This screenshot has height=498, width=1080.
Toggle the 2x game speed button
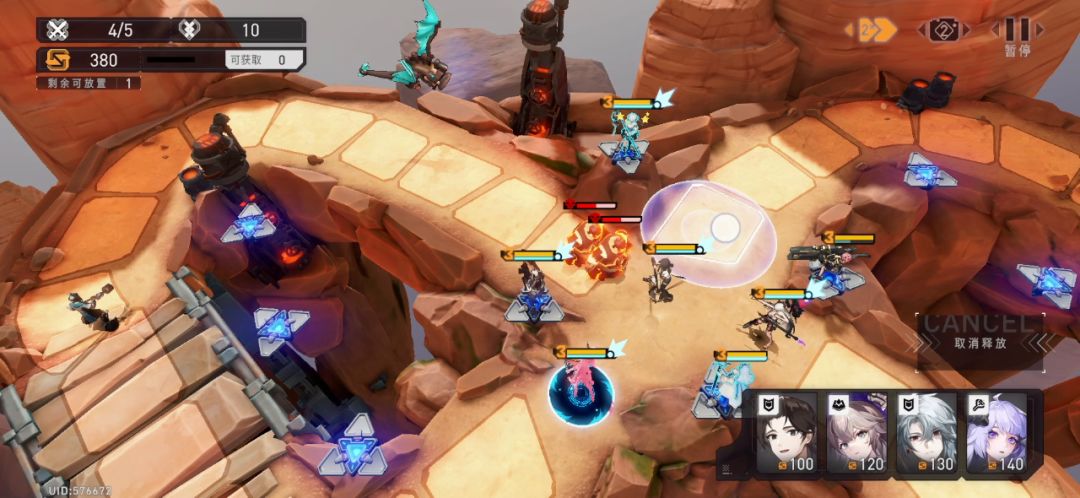click(871, 30)
